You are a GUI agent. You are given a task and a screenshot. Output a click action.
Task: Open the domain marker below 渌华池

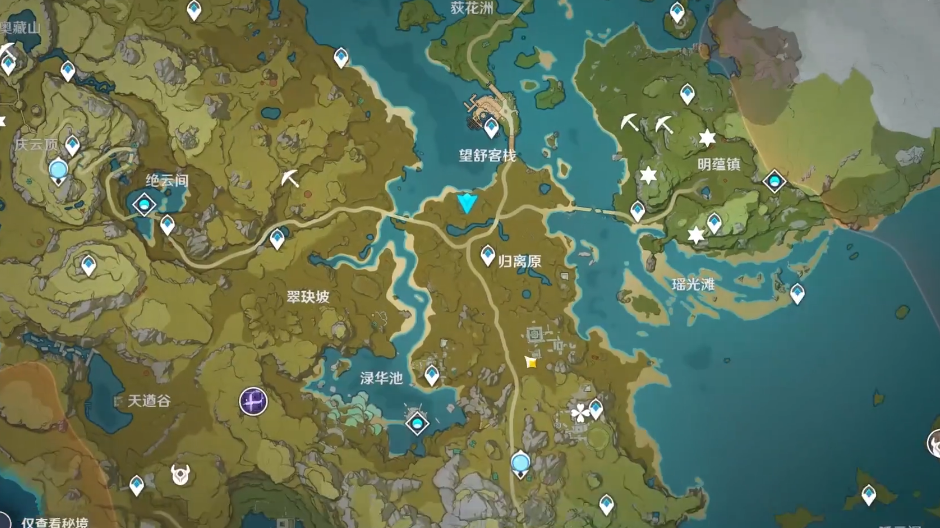point(416,423)
